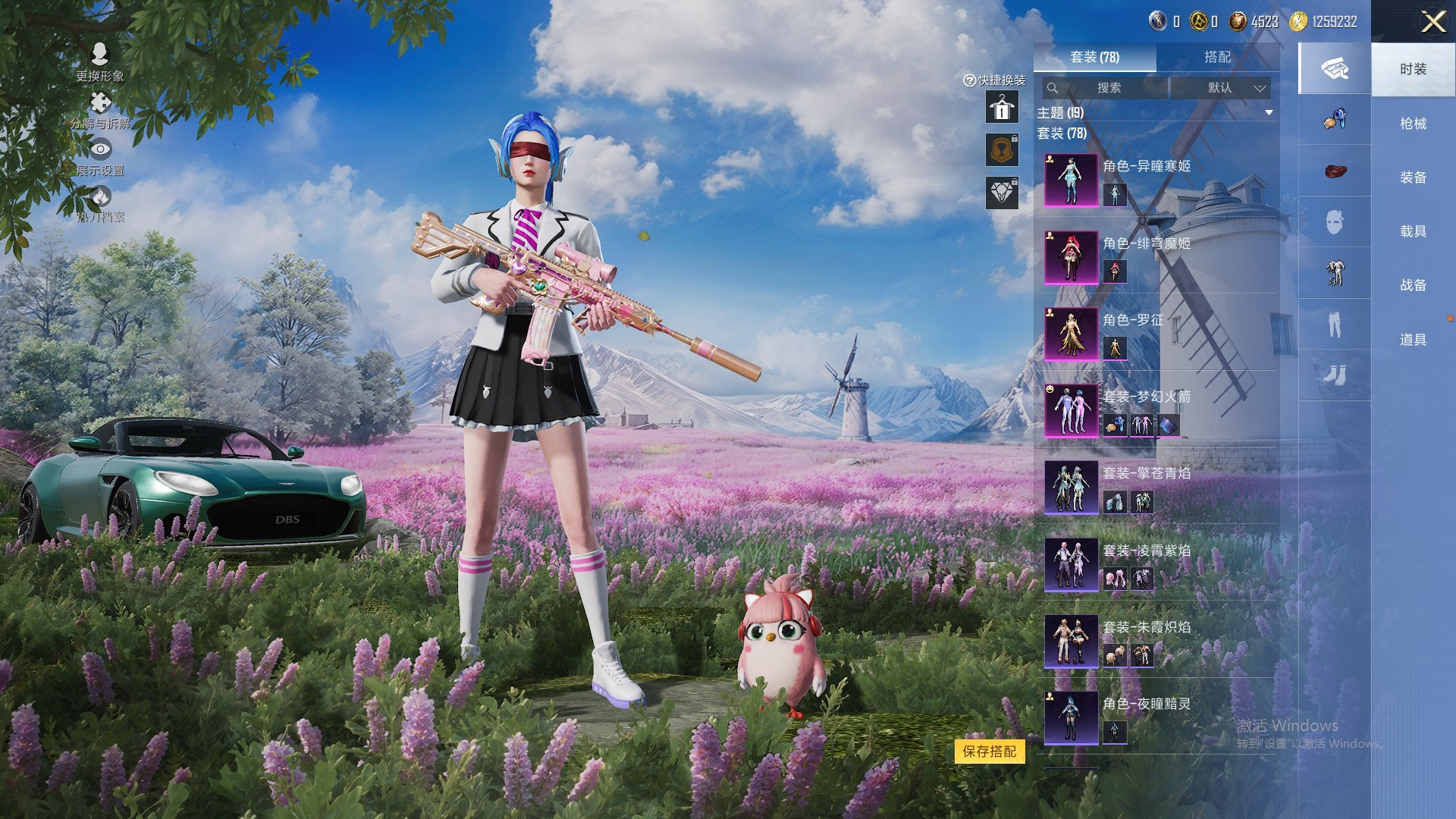Open the 枪械 weapons category
The width and height of the screenshot is (1456, 819).
click(1413, 124)
